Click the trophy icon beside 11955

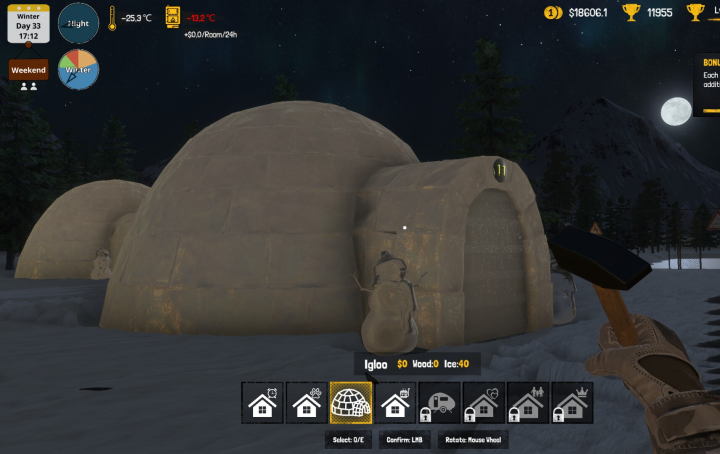631,13
